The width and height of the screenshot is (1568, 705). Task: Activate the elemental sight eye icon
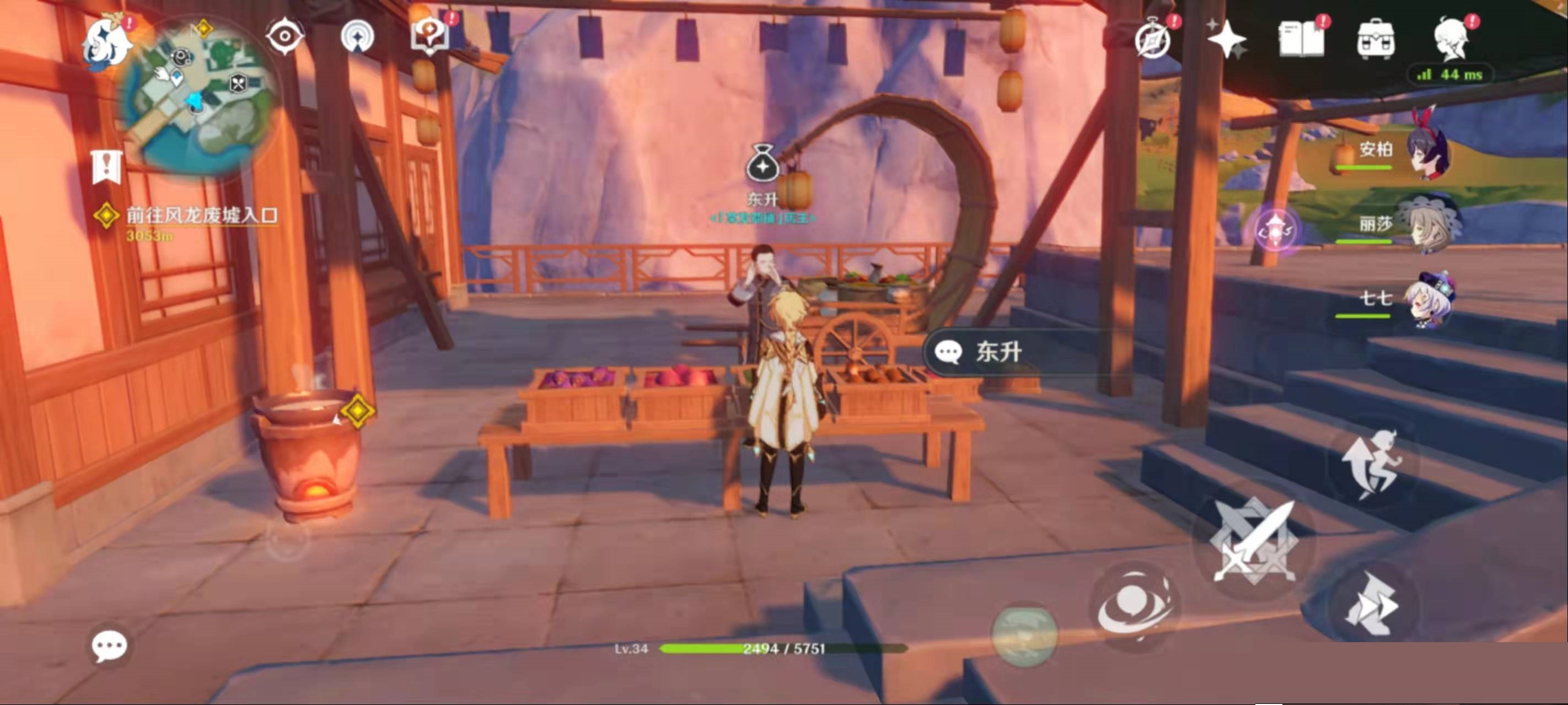click(284, 36)
